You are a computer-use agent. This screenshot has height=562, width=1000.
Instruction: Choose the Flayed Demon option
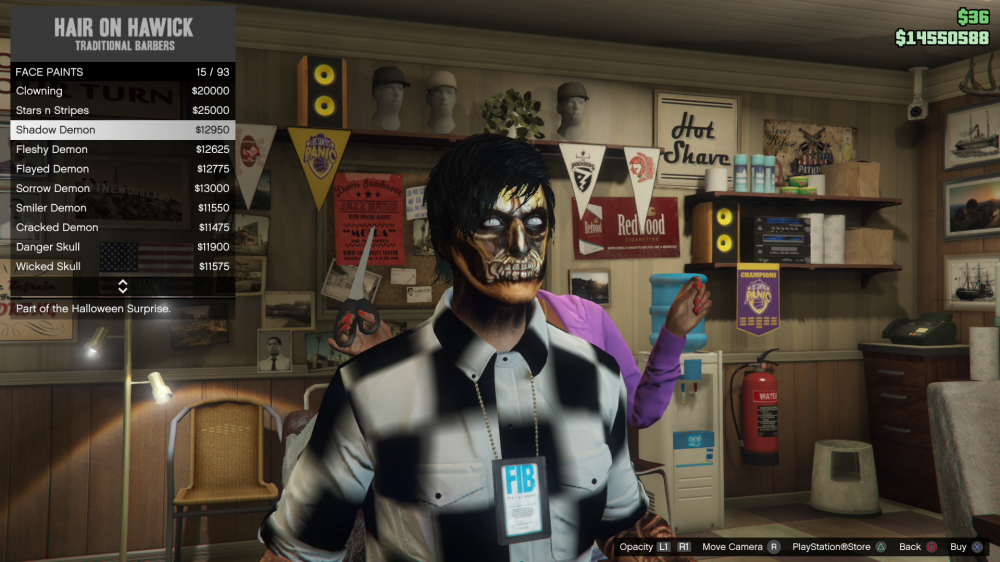tap(122, 169)
